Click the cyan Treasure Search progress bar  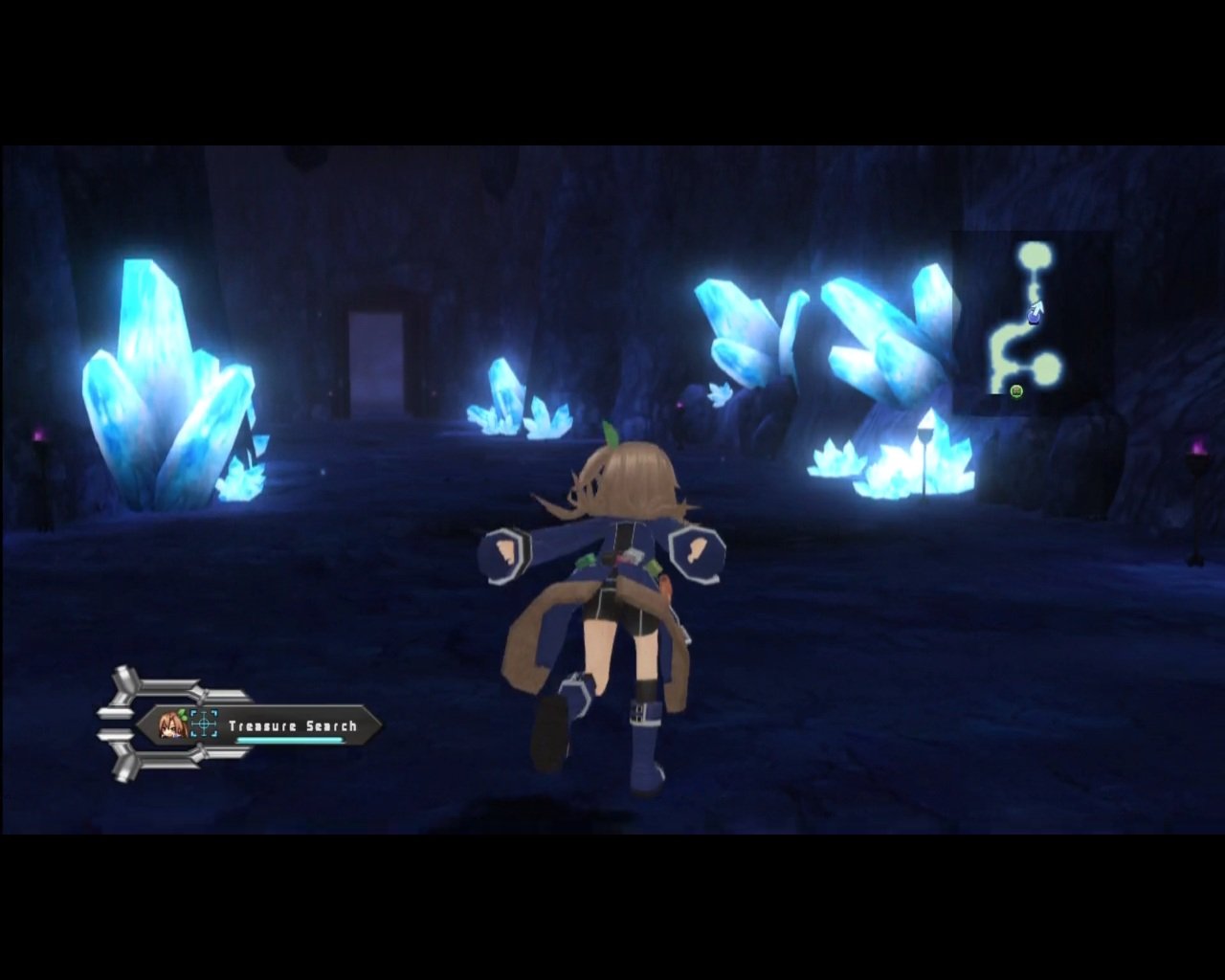(x=290, y=741)
